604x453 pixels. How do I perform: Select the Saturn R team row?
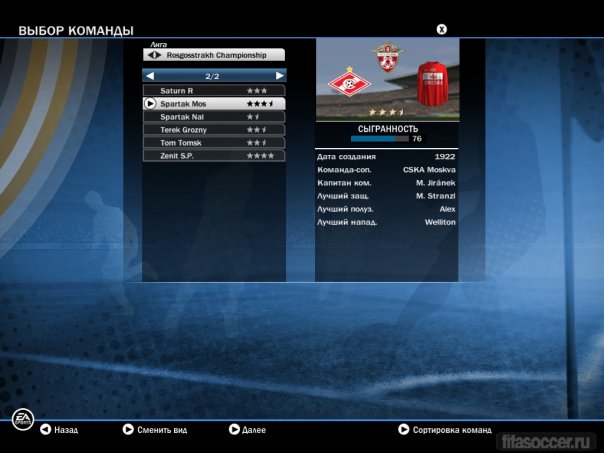pos(214,91)
